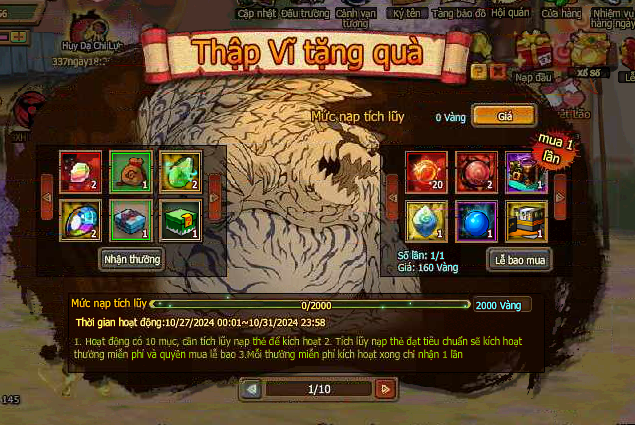Go to the next event page
Image resolution: width=635 pixels, height=425 pixels.
385,388
